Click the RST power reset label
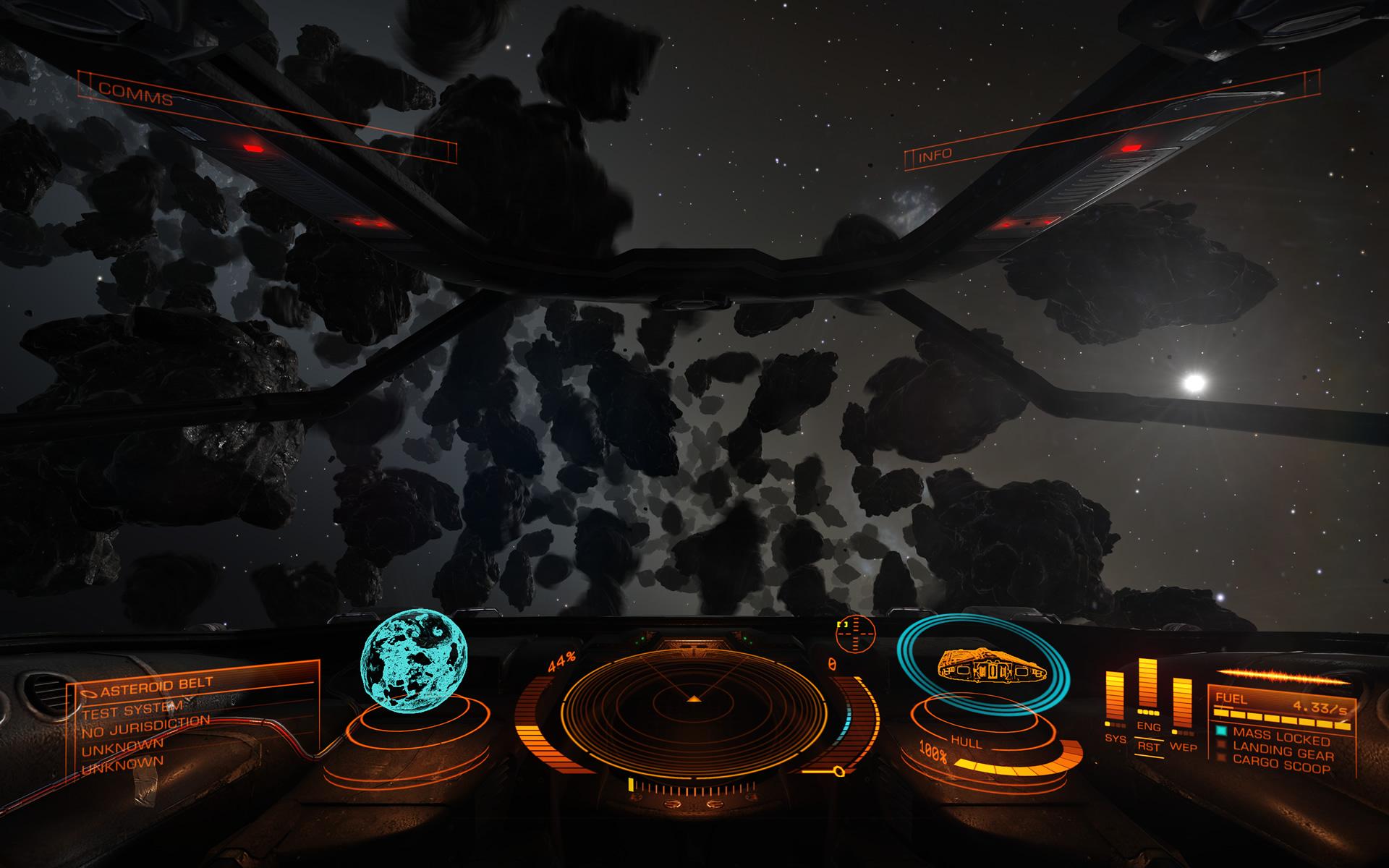Screen dimensions: 1389x868 [1148, 746]
